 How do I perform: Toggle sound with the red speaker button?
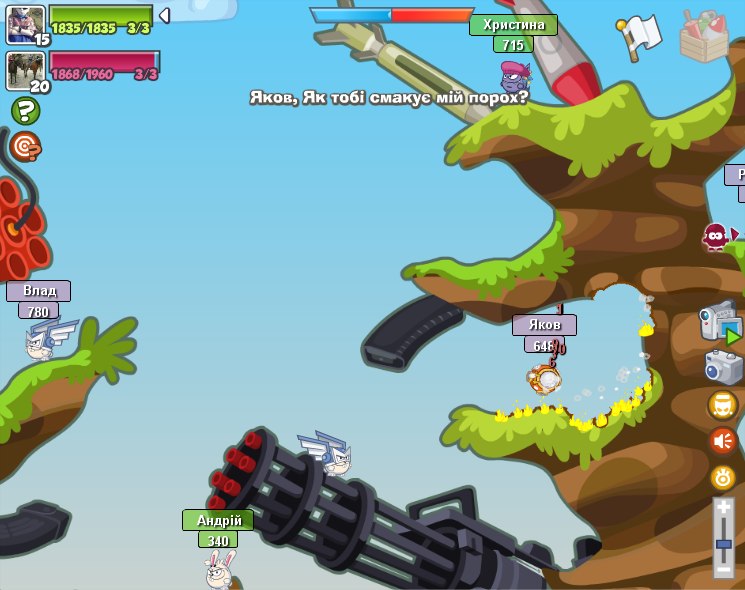click(x=722, y=441)
